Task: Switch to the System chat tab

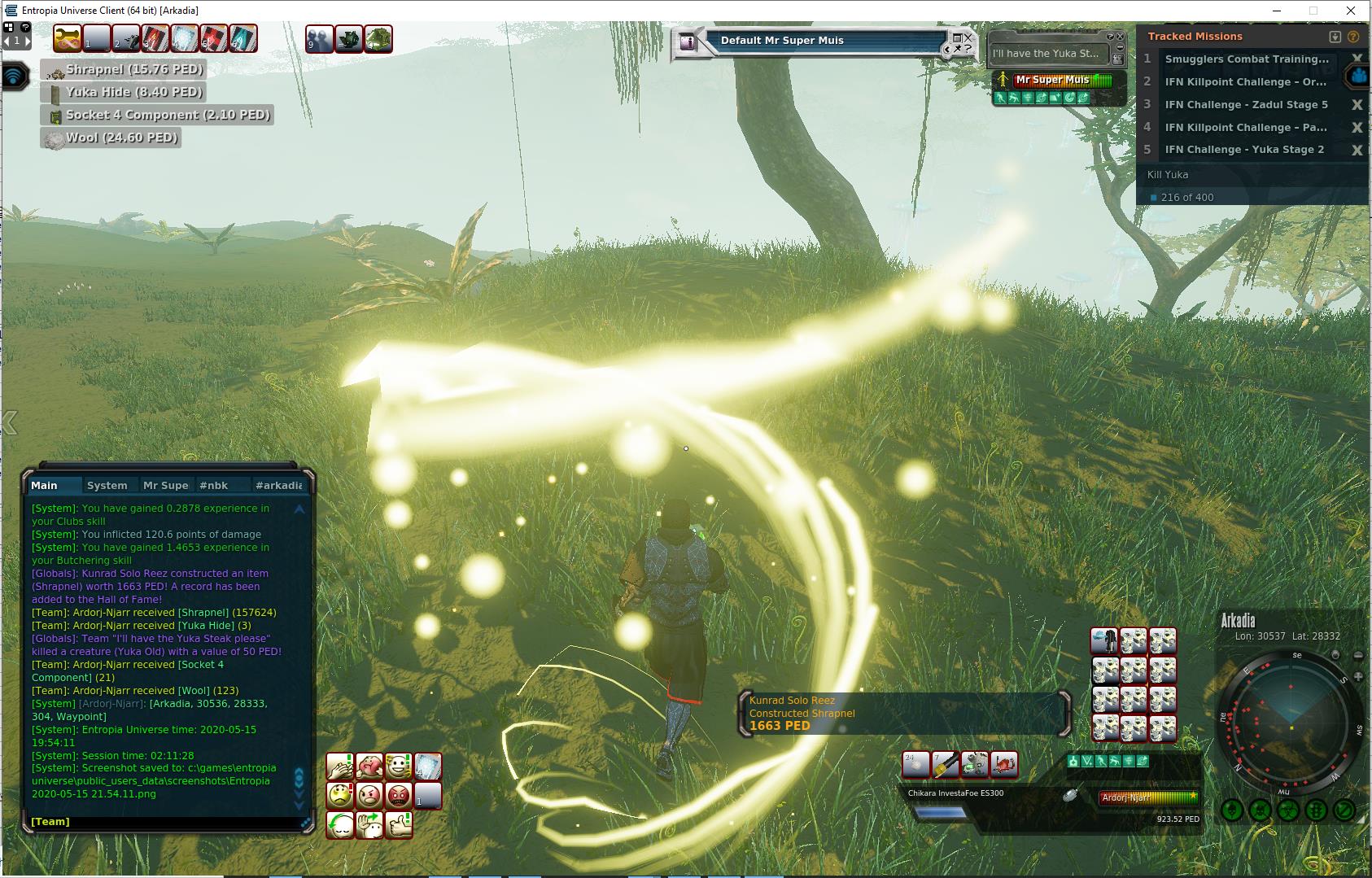Action: click(107, 485)
